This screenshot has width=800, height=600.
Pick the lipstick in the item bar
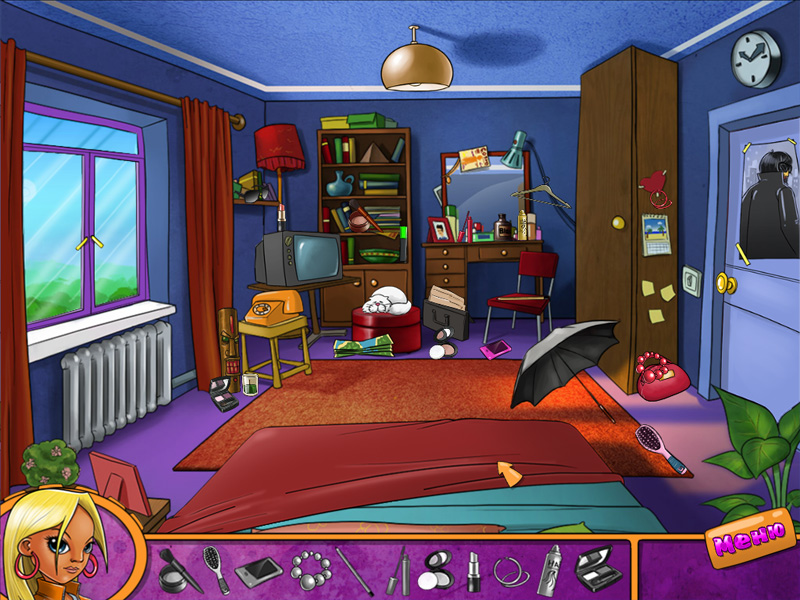[473, 571]
